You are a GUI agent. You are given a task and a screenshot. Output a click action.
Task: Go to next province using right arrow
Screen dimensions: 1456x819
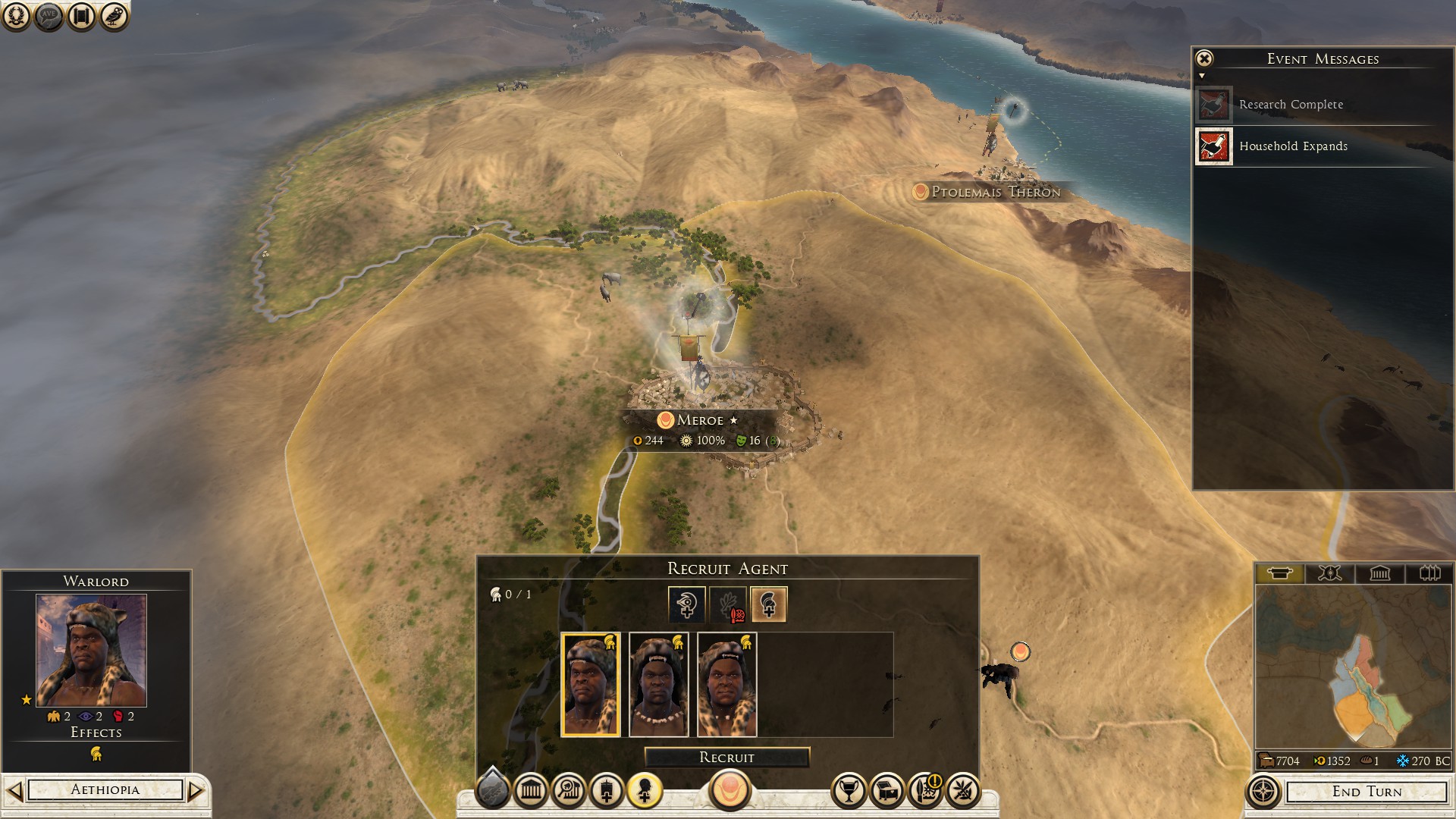tap(196, 791)
